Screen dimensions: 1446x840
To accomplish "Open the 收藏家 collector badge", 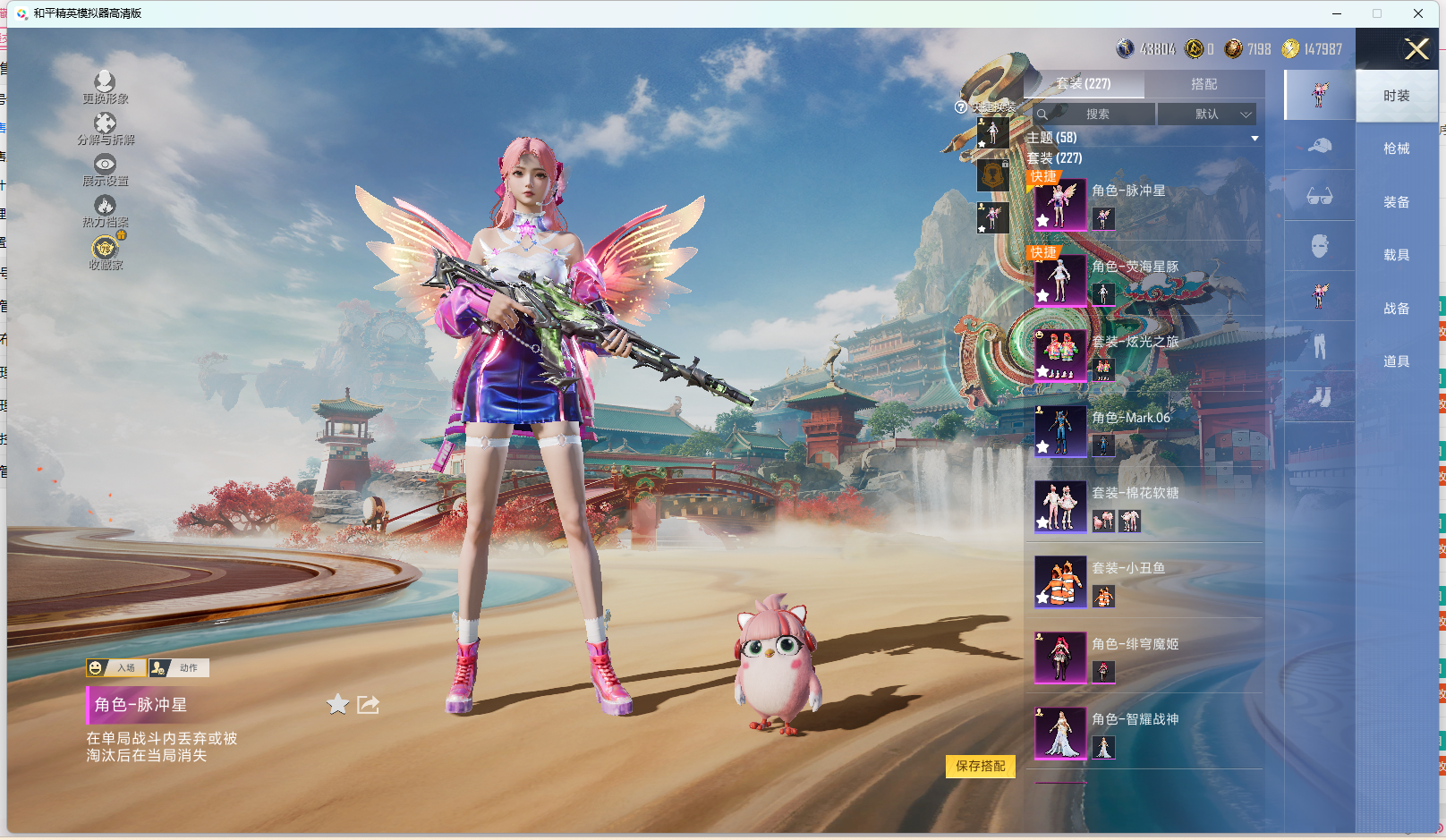I will (105, 251).
